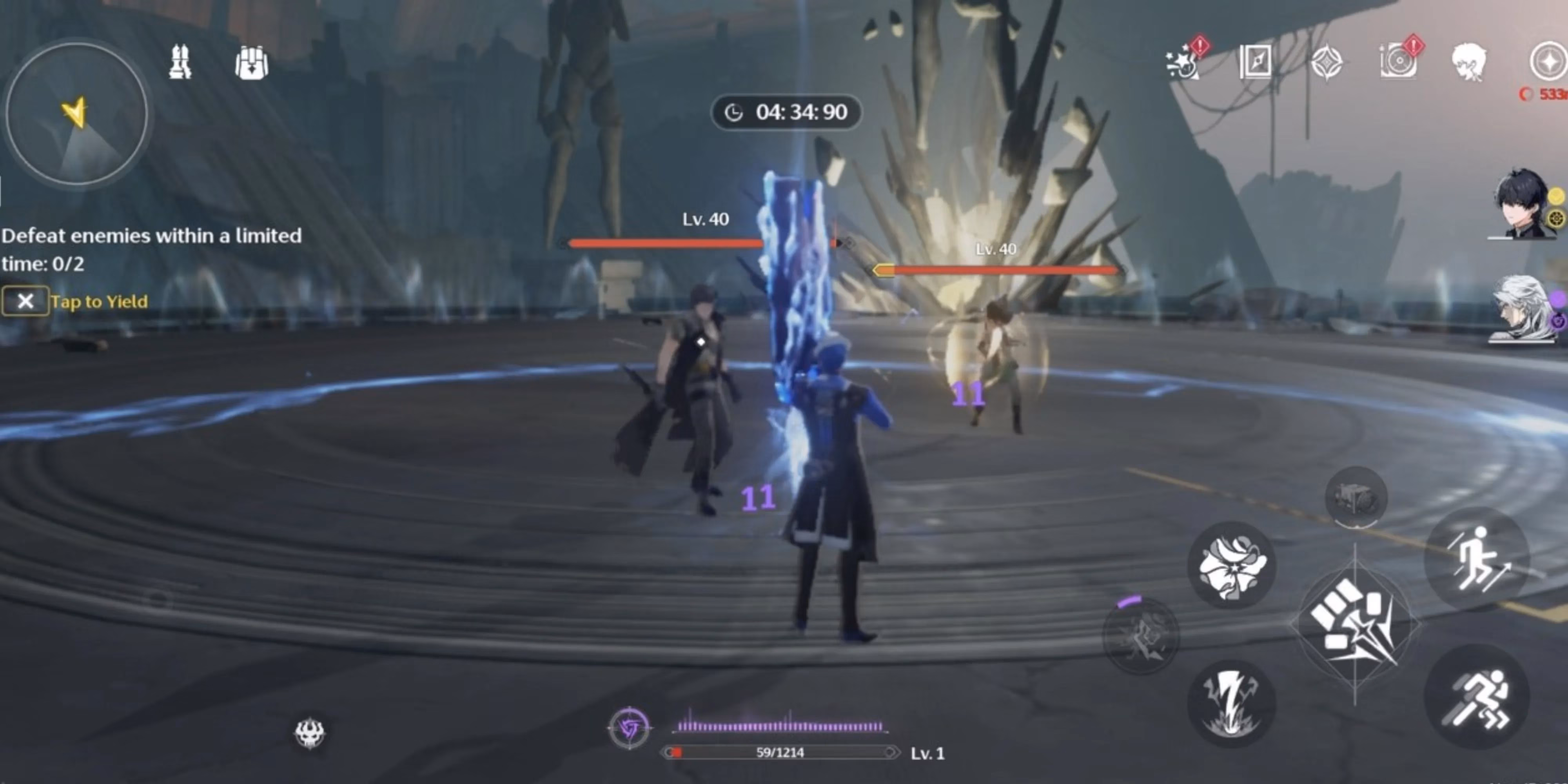Open the compass guidebook icon
The height and width of the screenshot is (784, 1568).
pyautogui.click(x=1255, y=62)
